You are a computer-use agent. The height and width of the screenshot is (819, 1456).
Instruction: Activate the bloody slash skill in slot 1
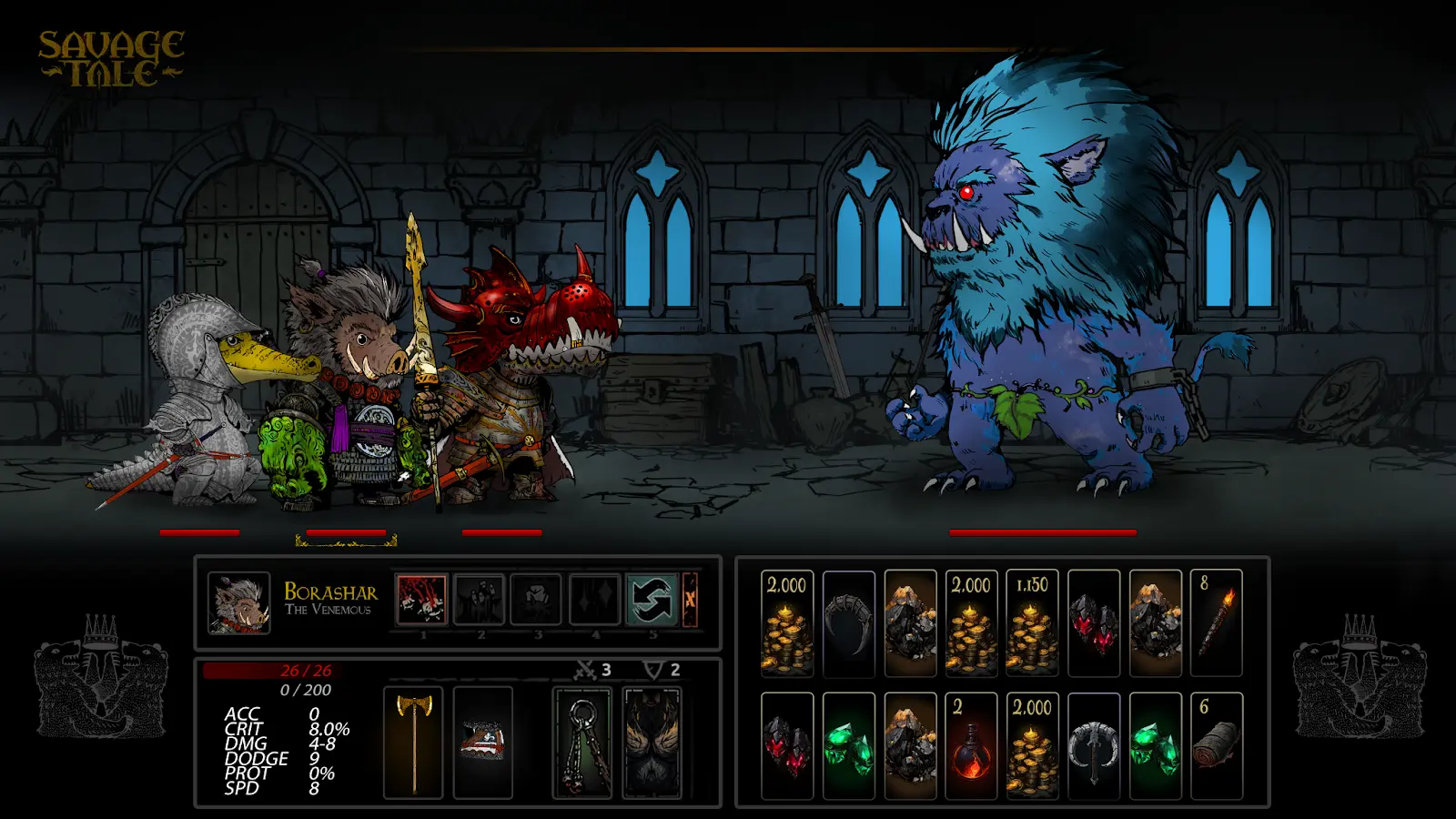tap(421, 600)
